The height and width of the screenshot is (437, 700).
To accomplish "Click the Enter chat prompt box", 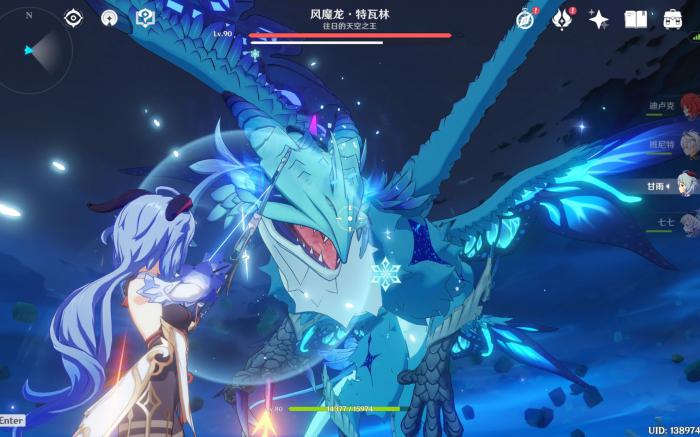I will point(12,421).
